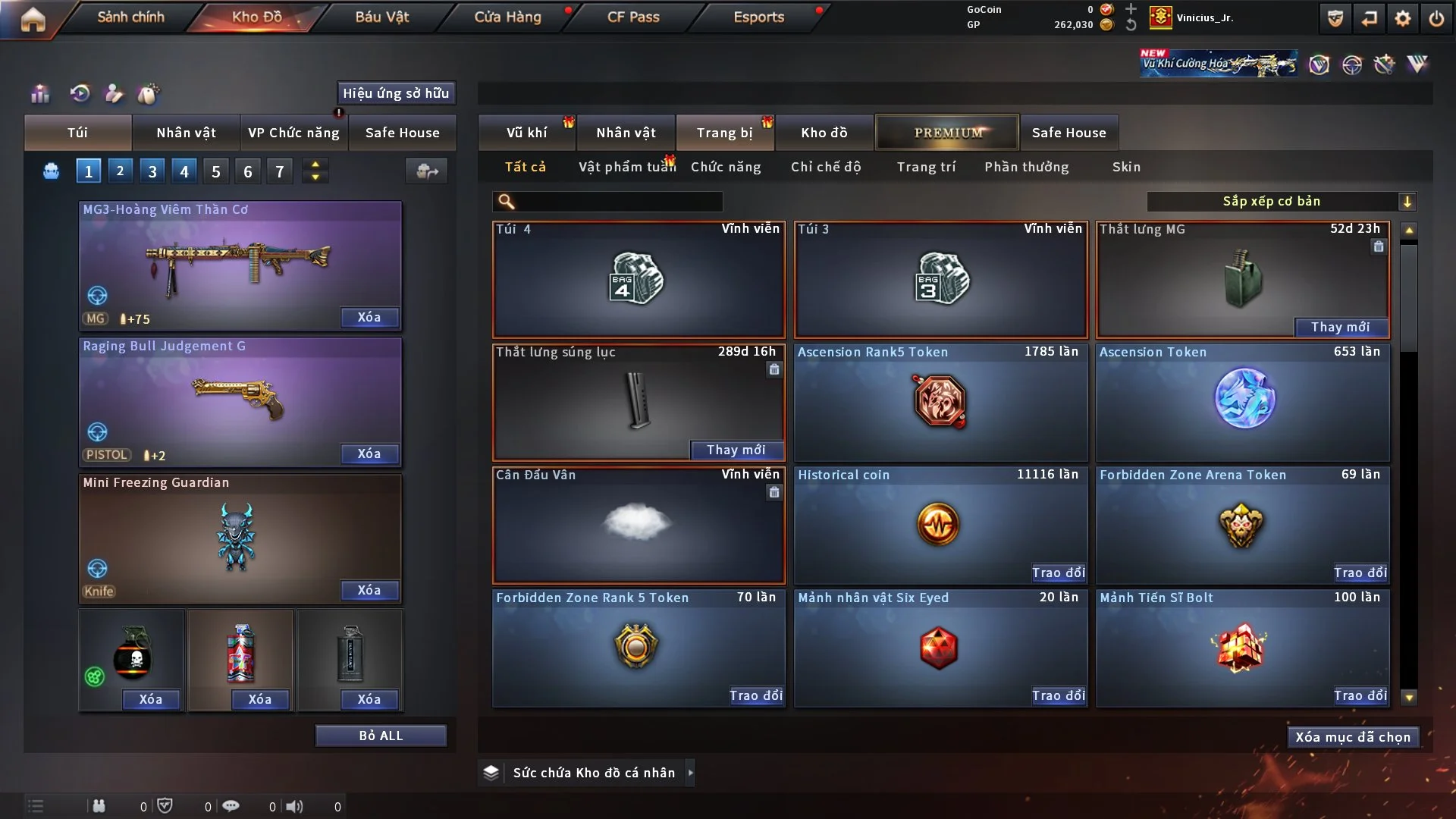Open Hiệu ứng sở hữu panel
1456x819 pixels.
[x=396, y=93]
